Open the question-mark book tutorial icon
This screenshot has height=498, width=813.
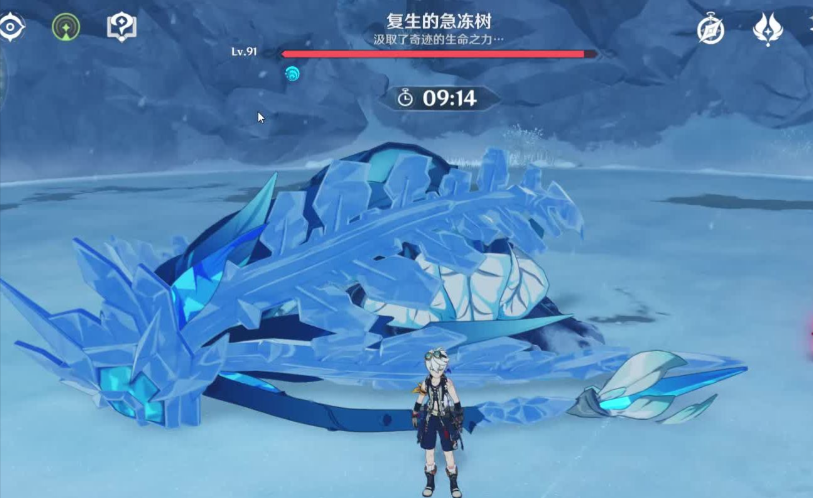(x=122, y=27)
